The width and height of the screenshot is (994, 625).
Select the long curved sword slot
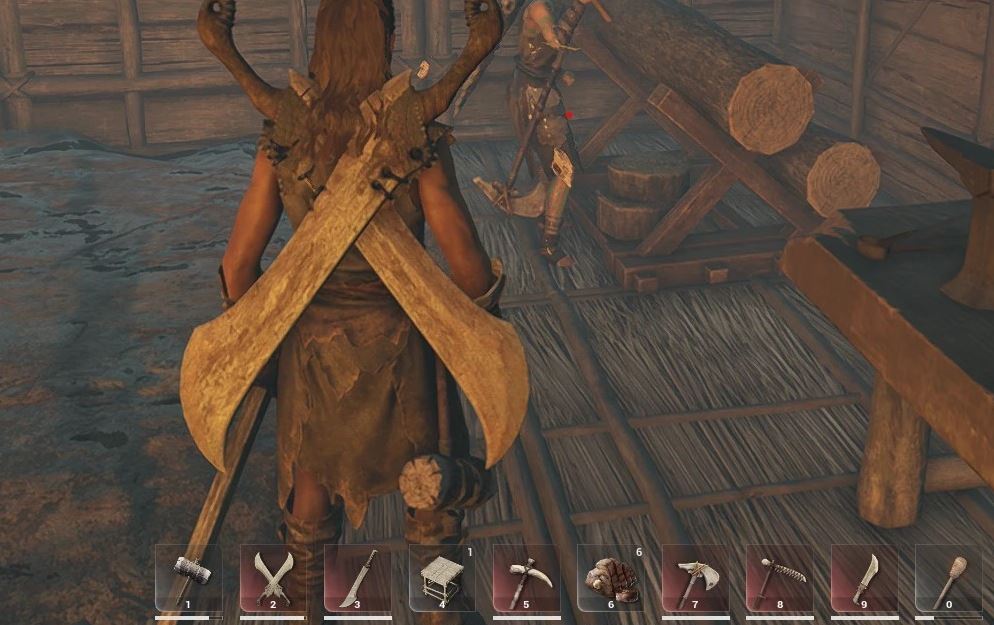(x=357, y=577)
